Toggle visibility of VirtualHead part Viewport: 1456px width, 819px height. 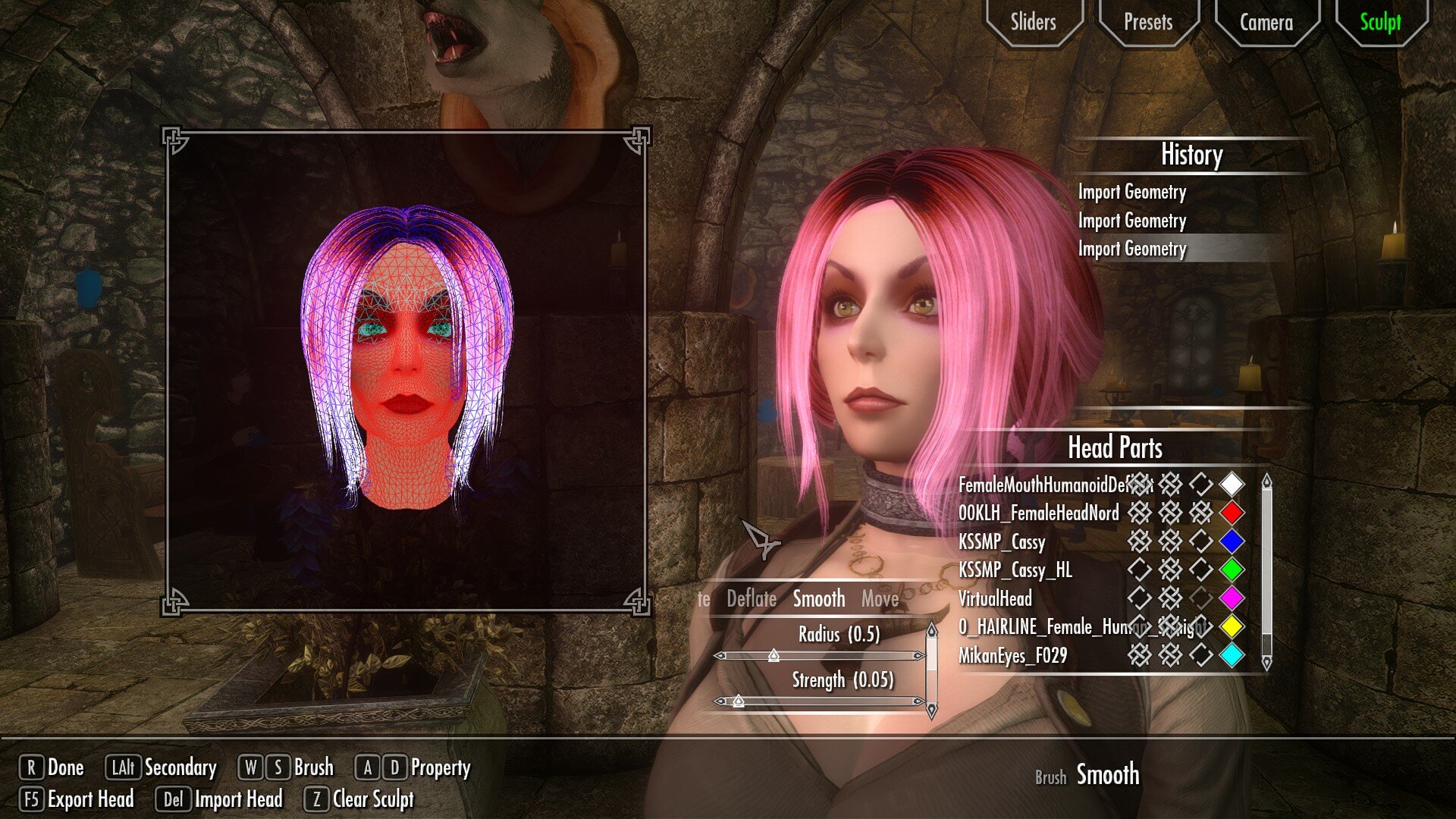[1138, 599]
